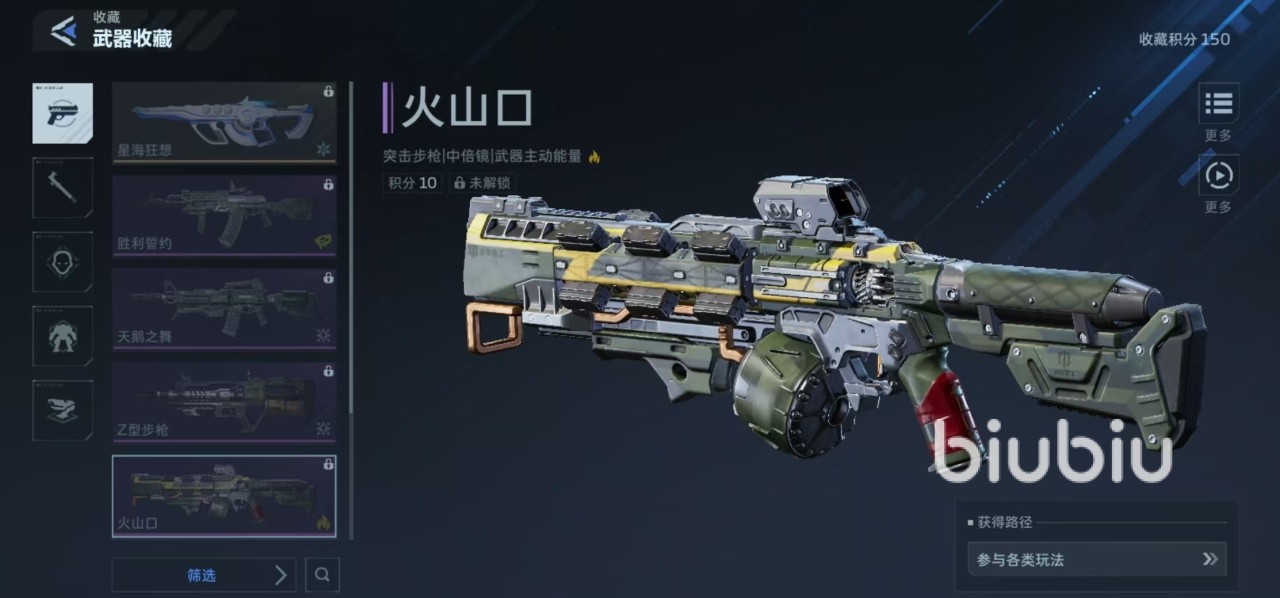Pick the Z型步枪 weapon entry

(224, 401)
